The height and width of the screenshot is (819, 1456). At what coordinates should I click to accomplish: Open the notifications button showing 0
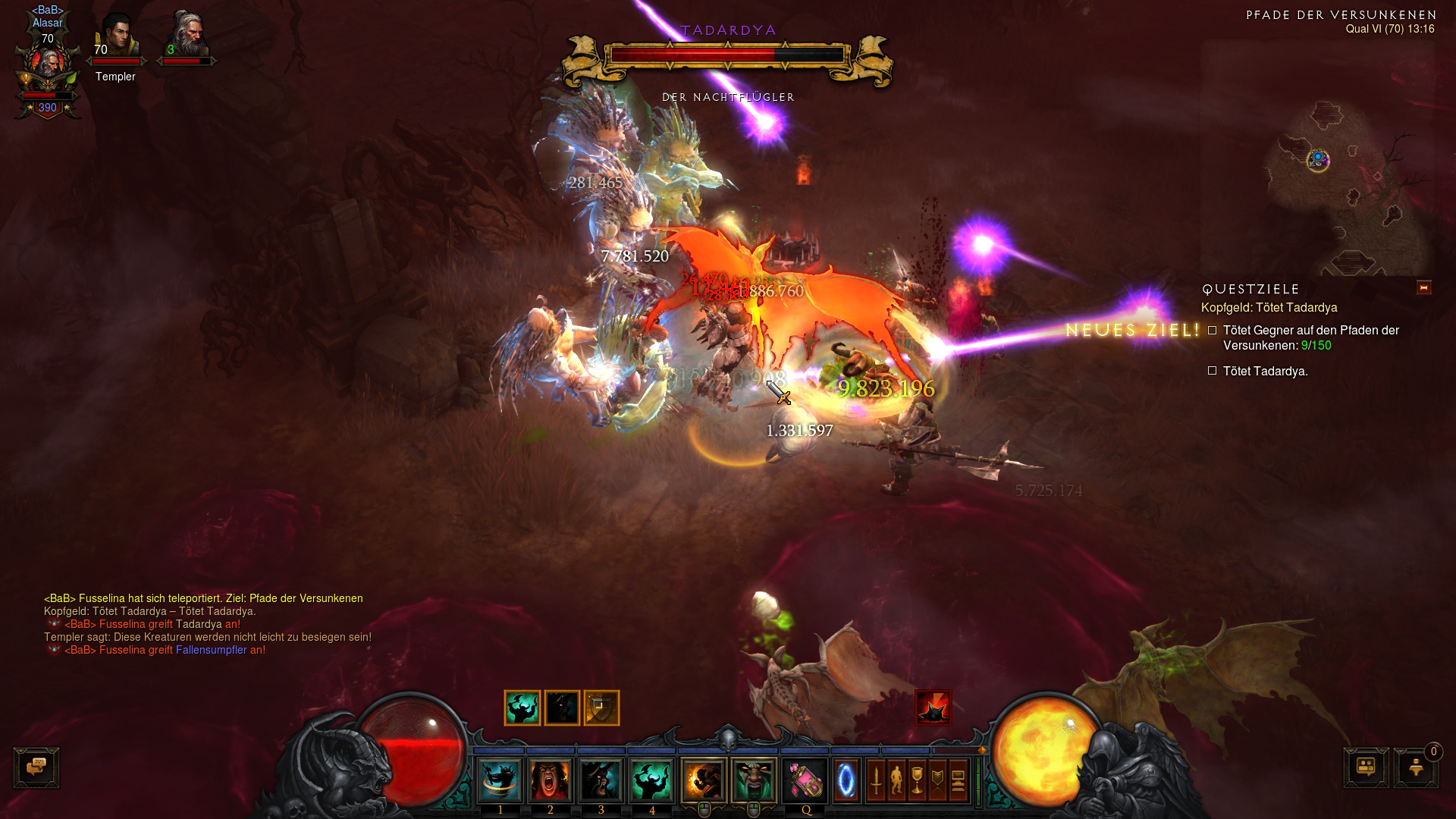[1416, 767]
